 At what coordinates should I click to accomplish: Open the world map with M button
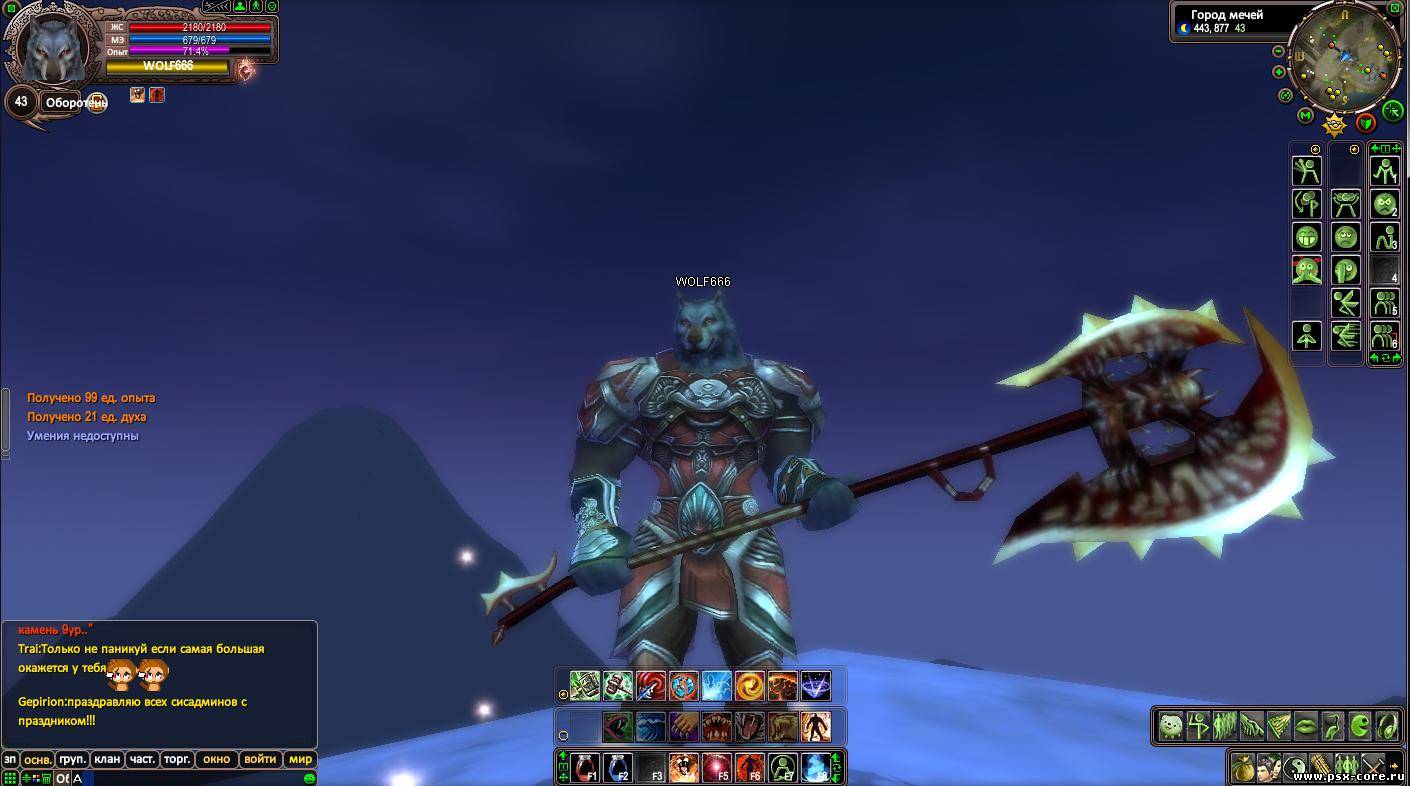[x=1305, y=115]
